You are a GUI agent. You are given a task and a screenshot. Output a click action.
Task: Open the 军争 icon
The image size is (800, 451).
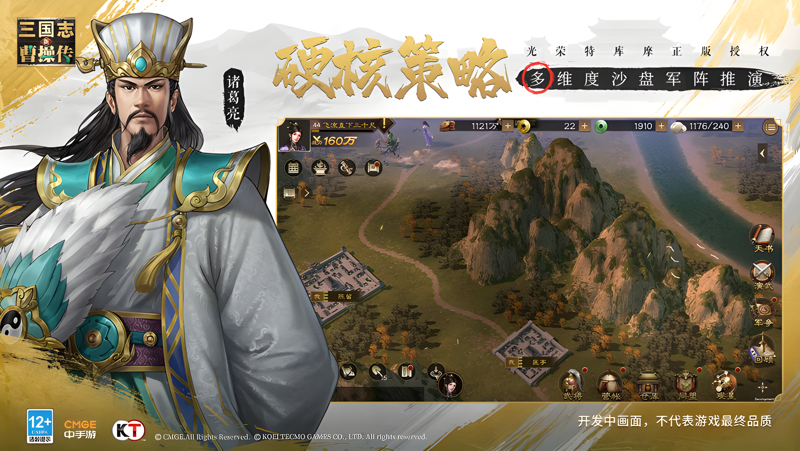(x=763, y=311)
